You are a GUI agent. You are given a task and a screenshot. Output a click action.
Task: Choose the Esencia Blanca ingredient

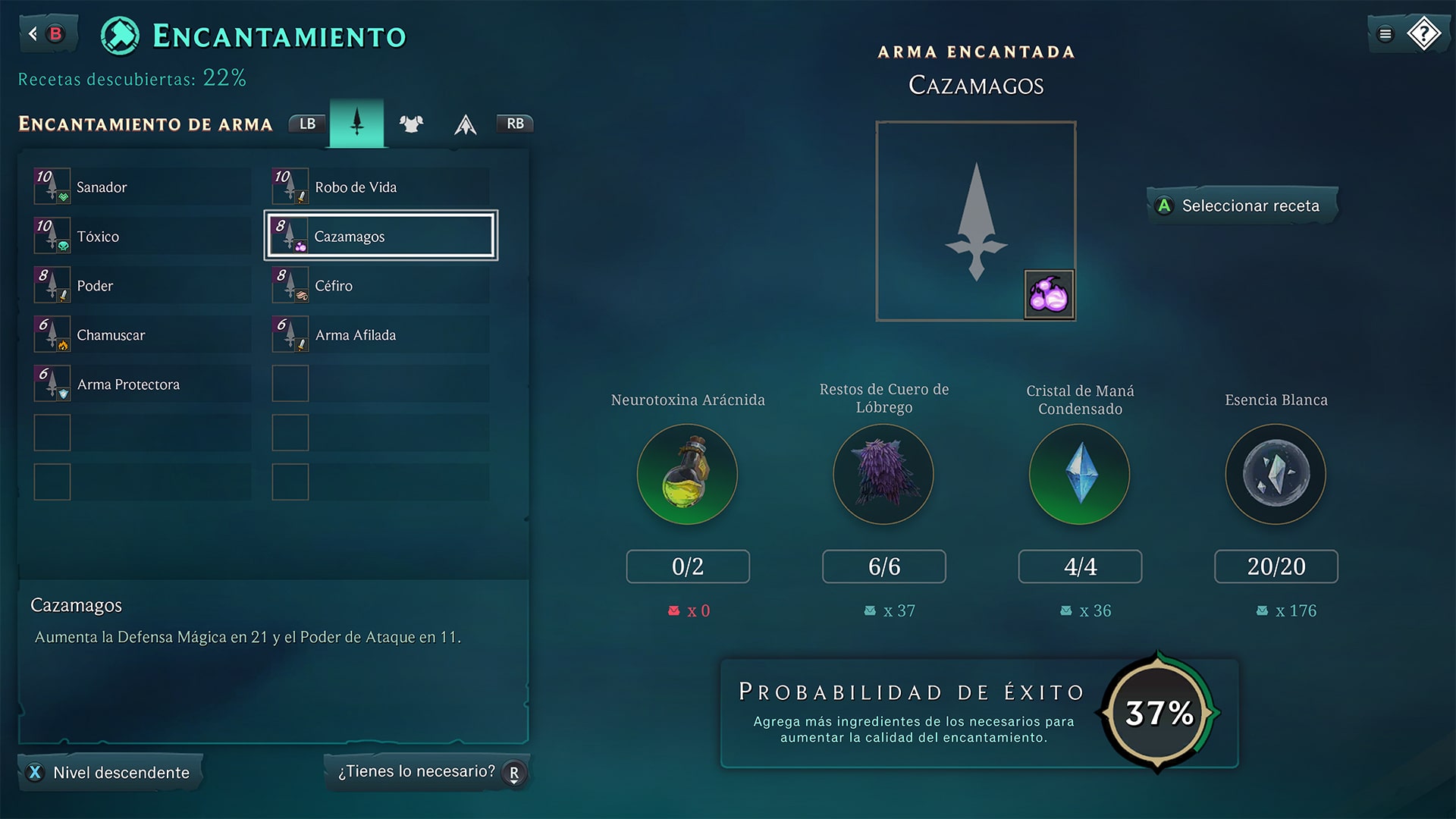pos(1276,475)
